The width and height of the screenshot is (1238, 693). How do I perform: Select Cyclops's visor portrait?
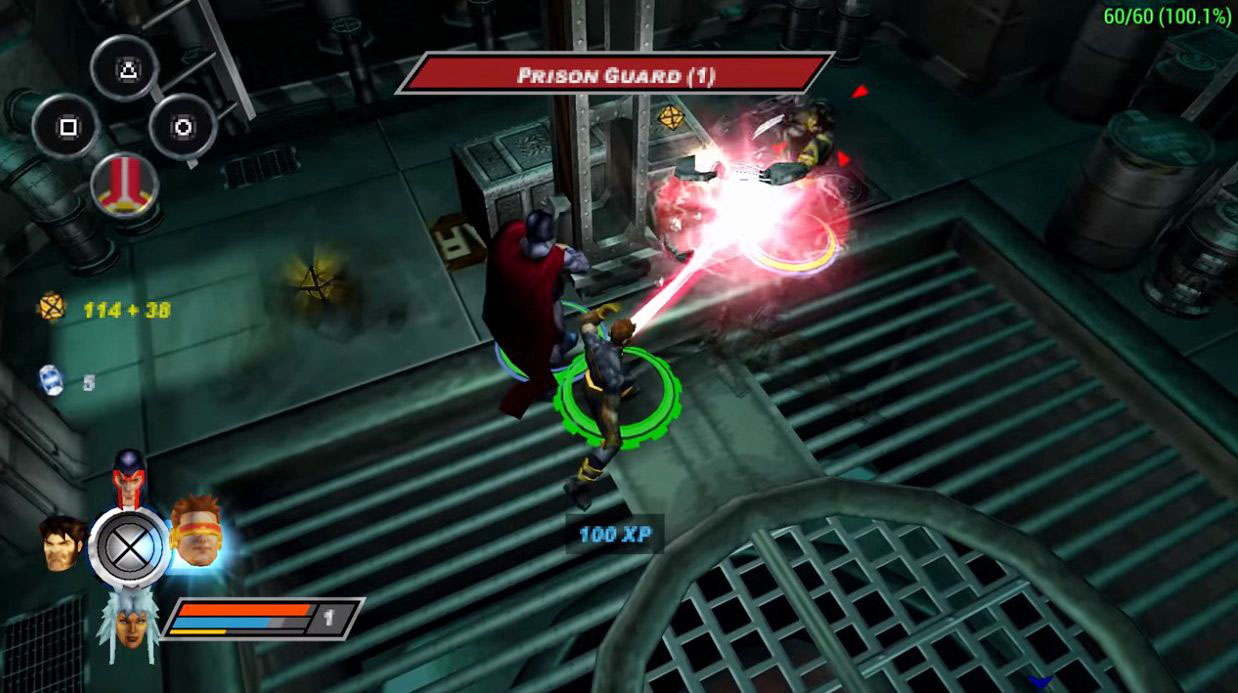195,532
